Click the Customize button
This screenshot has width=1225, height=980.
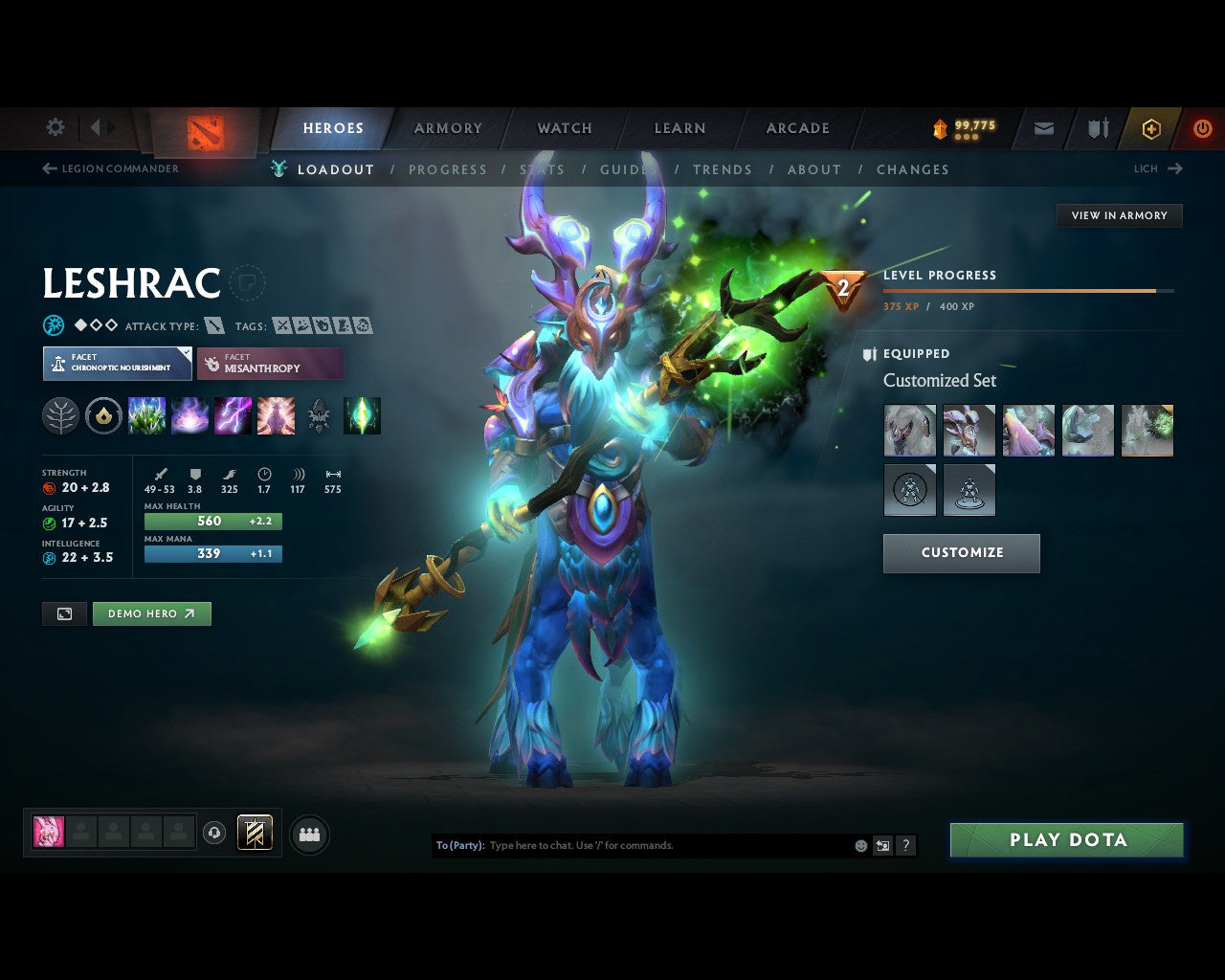click(x=961, y=553)
